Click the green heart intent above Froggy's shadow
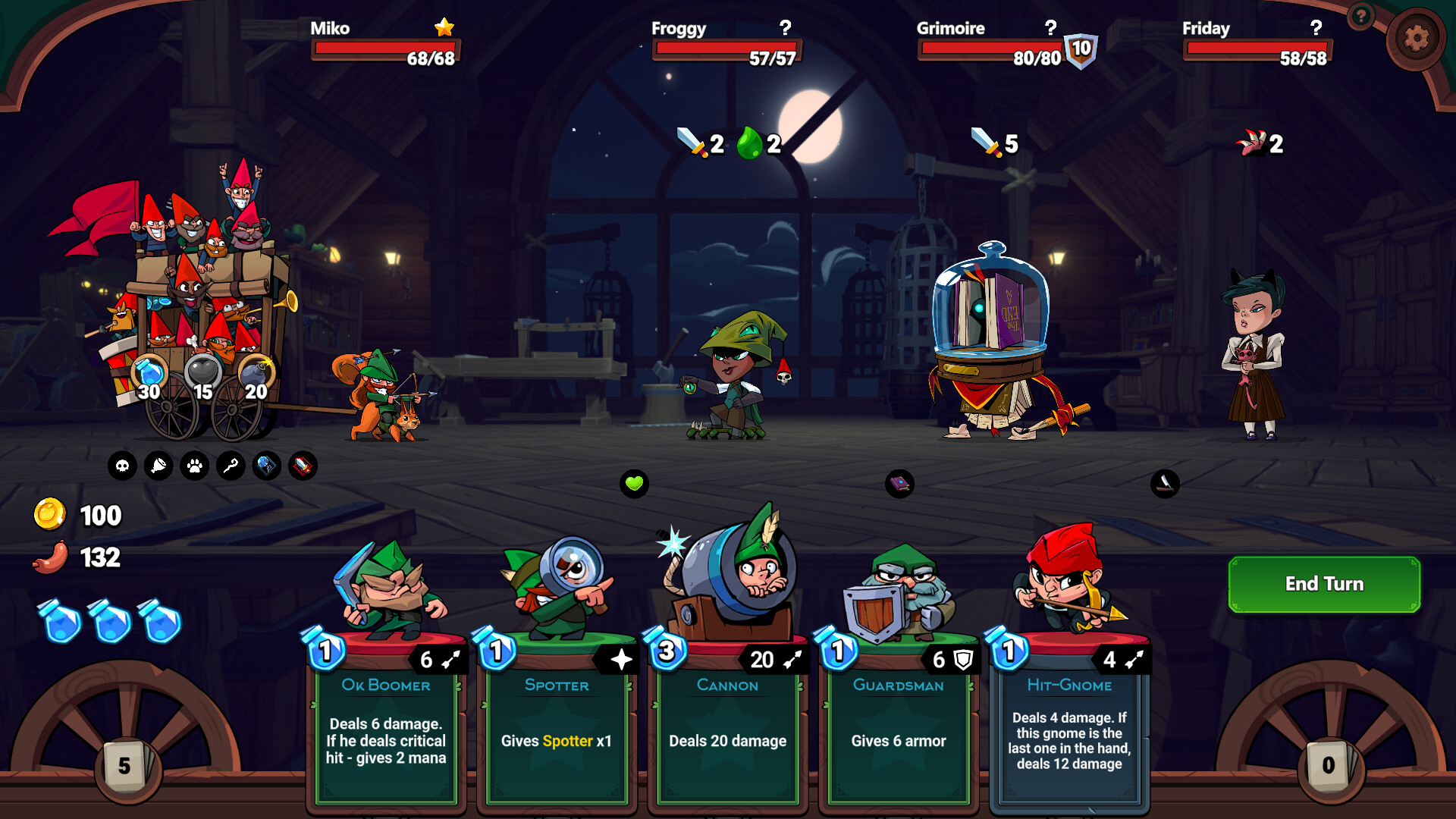This screenshot has height=819, width=1456. (x=634, y=482)
